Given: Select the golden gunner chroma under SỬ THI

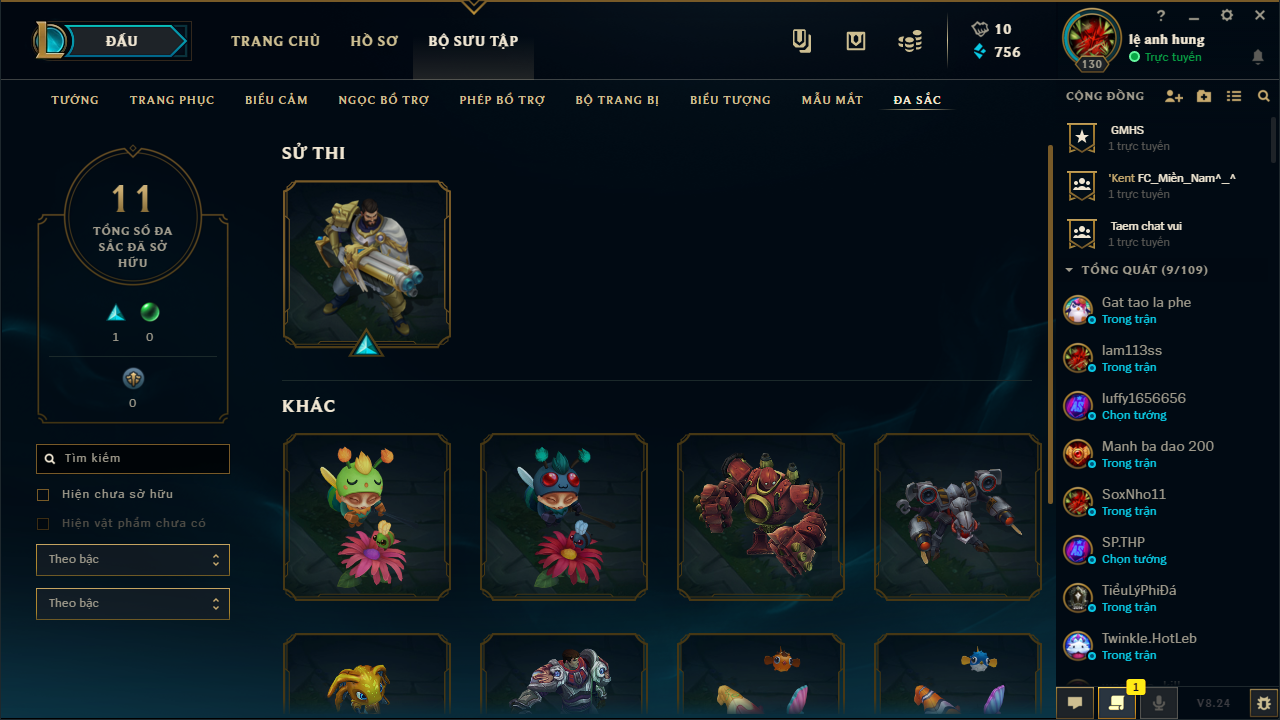Looking at the screenshot, I should click(x=367, y=264).
